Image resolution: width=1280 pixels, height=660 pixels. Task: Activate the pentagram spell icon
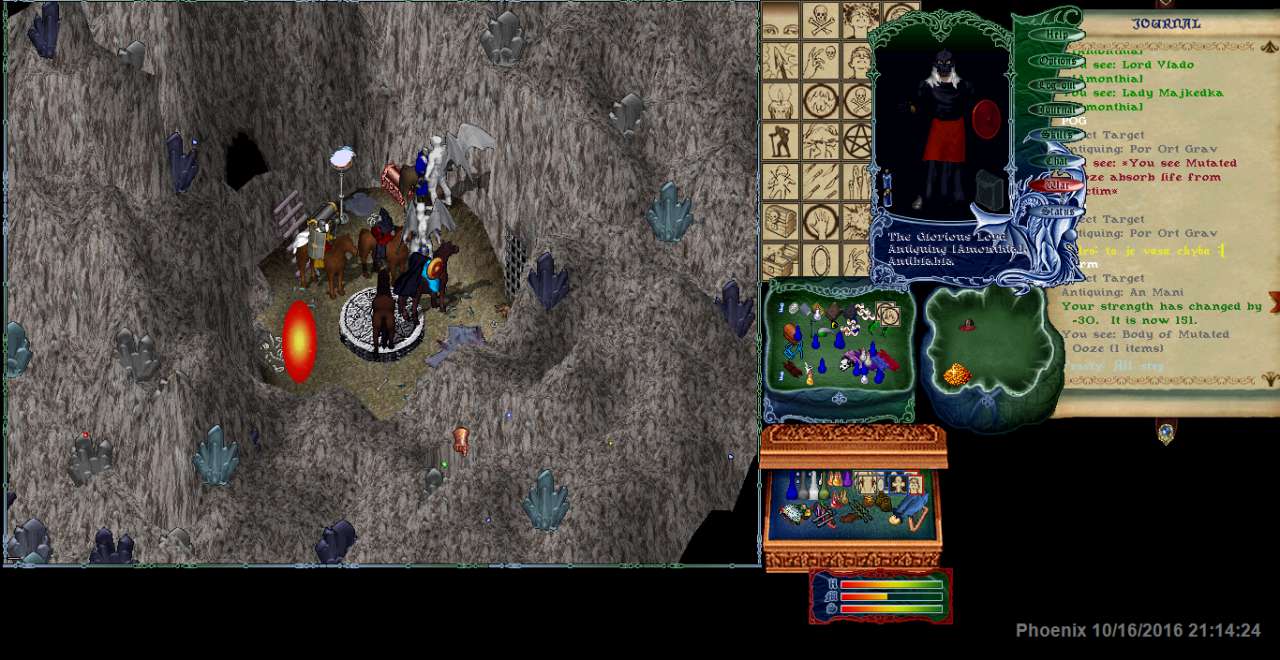(858, 141)
